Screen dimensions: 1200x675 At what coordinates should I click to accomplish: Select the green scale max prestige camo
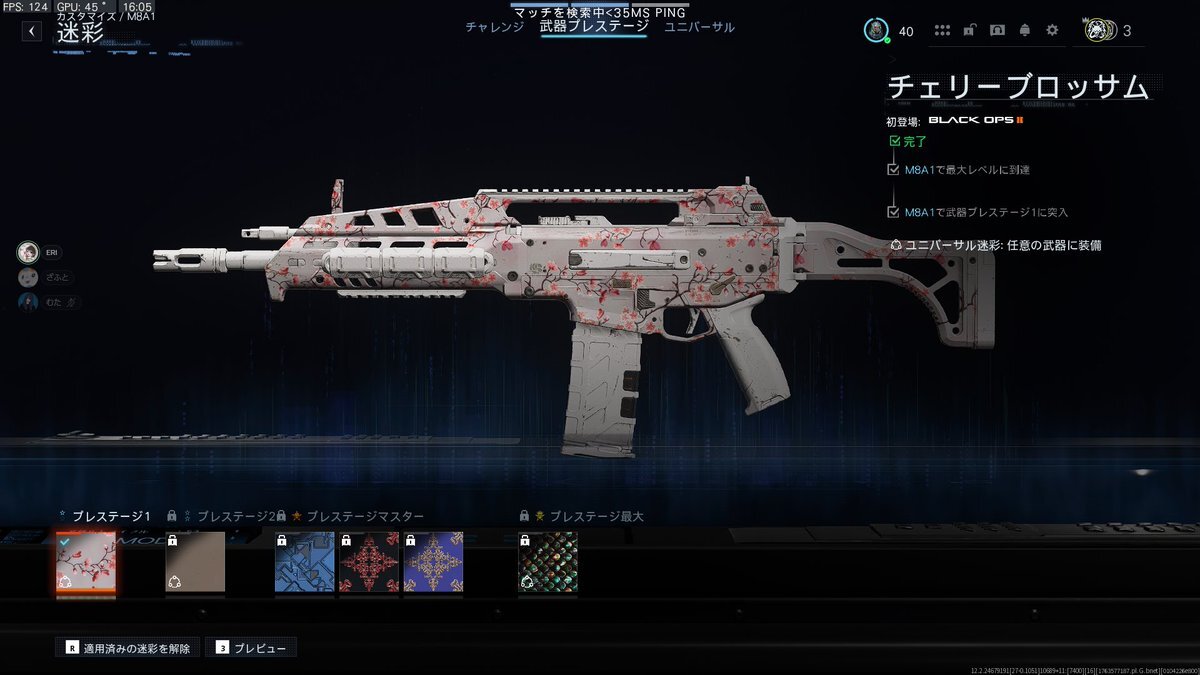pyautogui.click(x=548, y=562)
